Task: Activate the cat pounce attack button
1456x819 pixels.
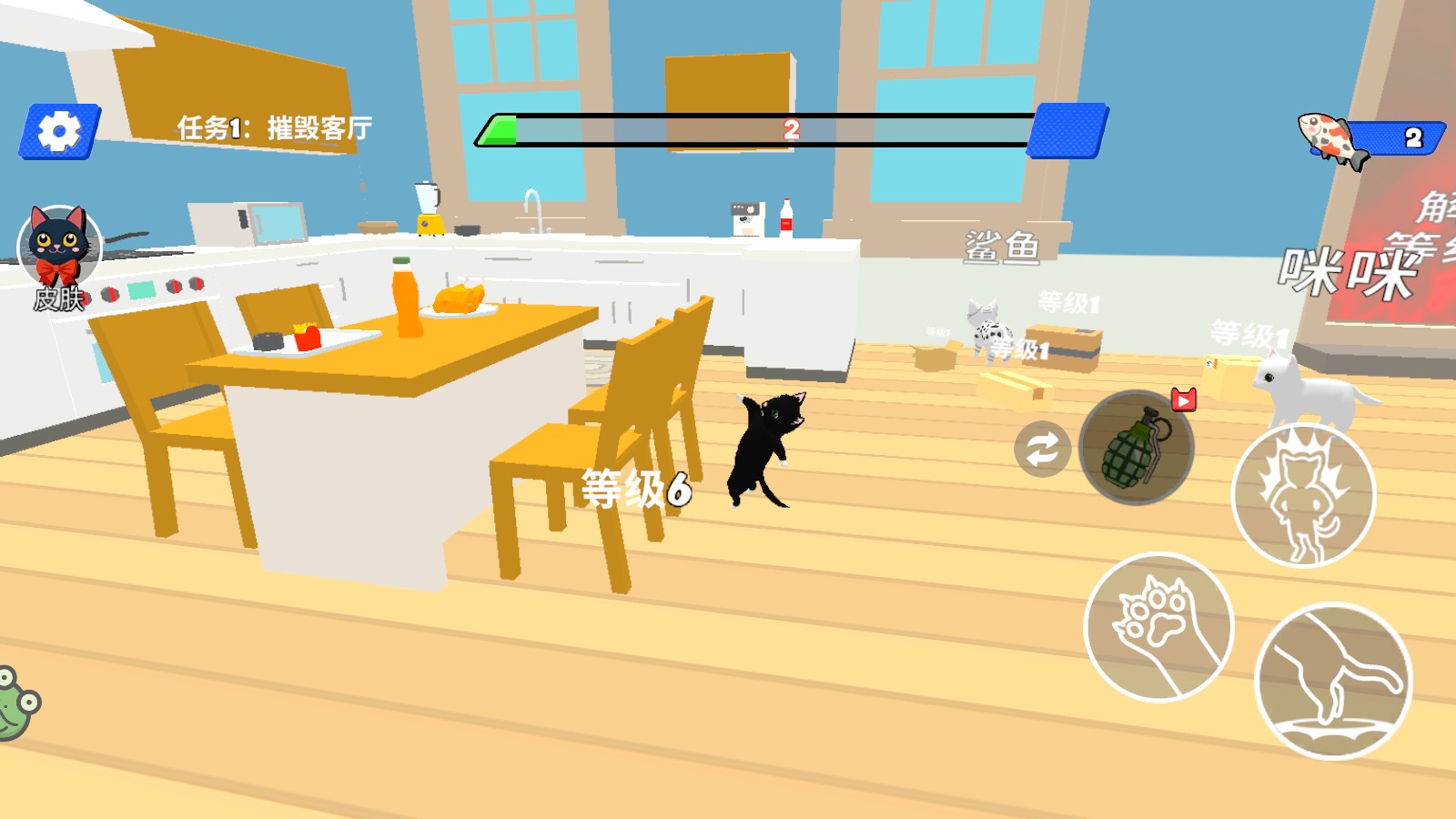Action: pos(1303,496)
